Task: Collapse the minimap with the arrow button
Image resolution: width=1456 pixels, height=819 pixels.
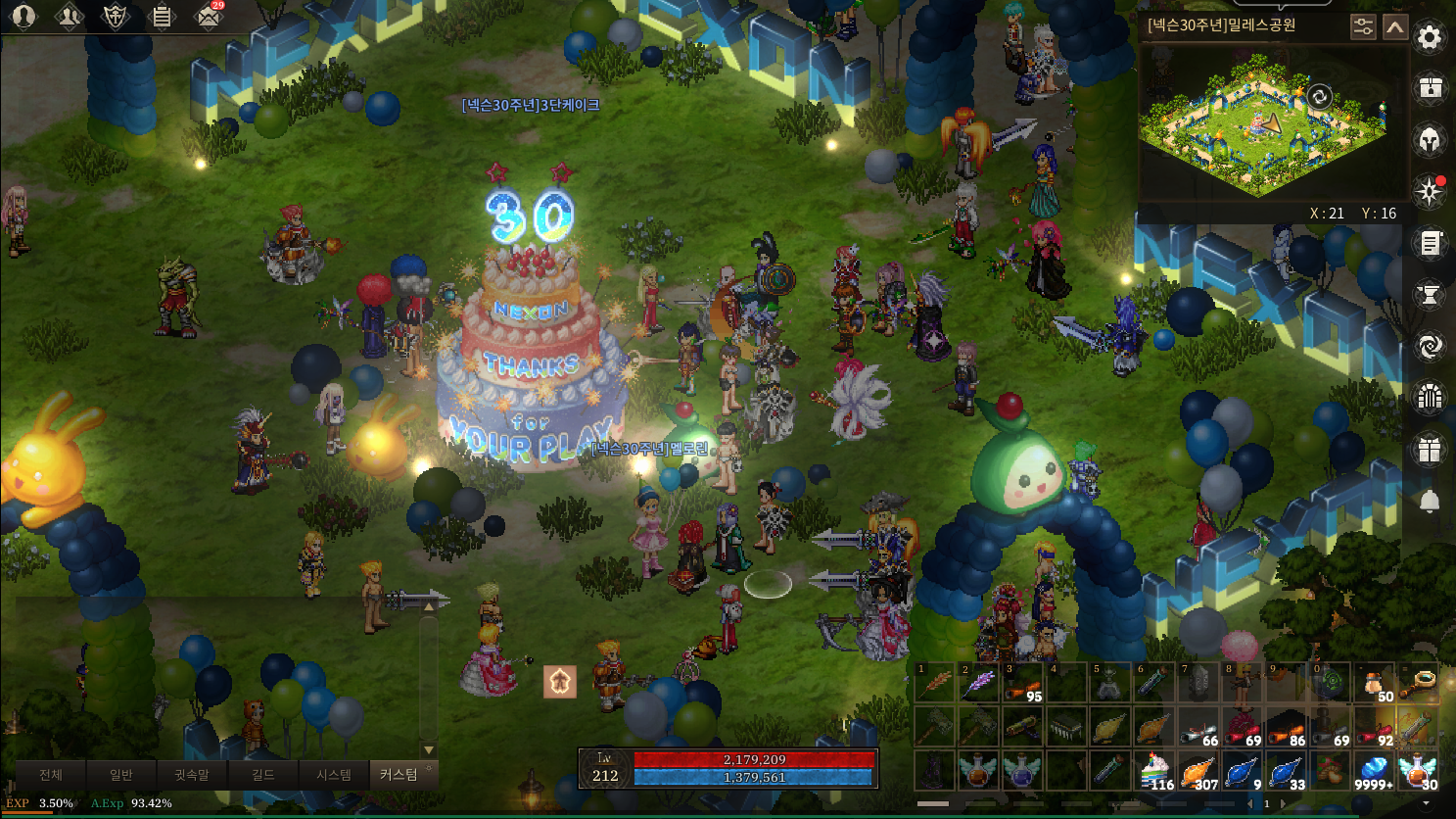Action: (1395, 27)
